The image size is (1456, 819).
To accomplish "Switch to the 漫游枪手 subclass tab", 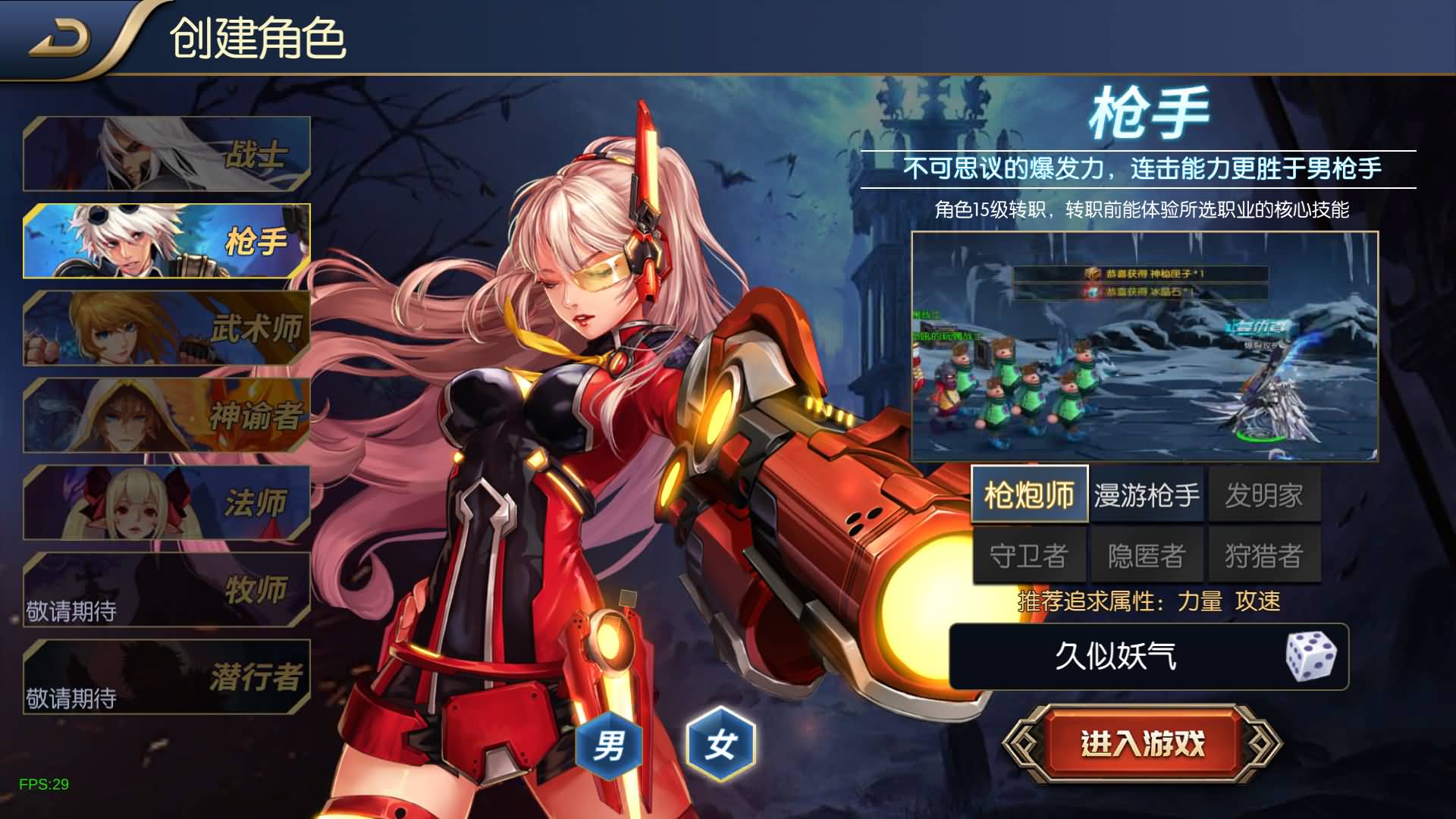I will 1147,494.
